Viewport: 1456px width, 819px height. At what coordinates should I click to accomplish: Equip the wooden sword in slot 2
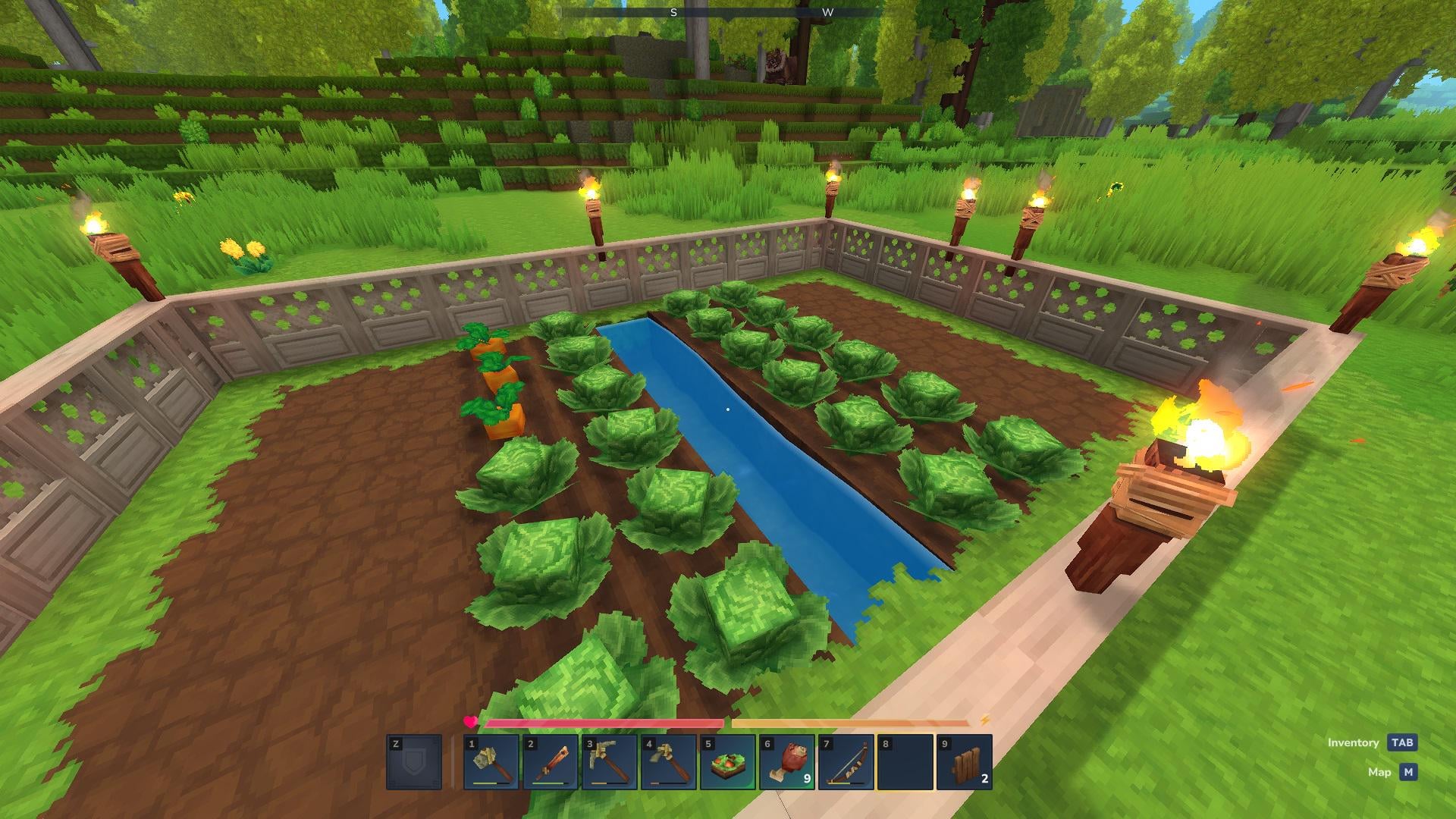(551, 762)
